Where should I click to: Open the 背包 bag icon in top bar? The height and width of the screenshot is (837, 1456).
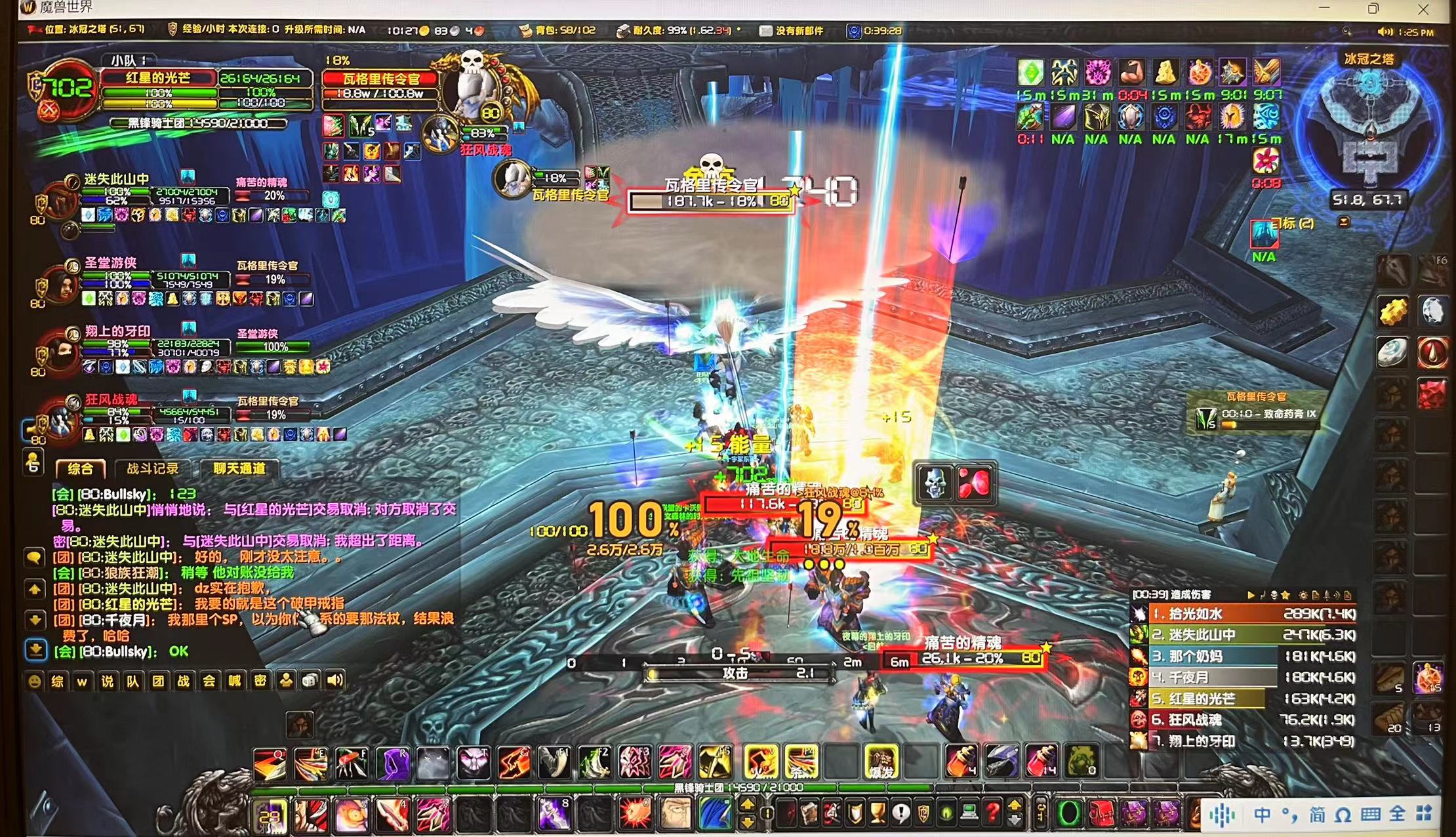coord(525,29)
